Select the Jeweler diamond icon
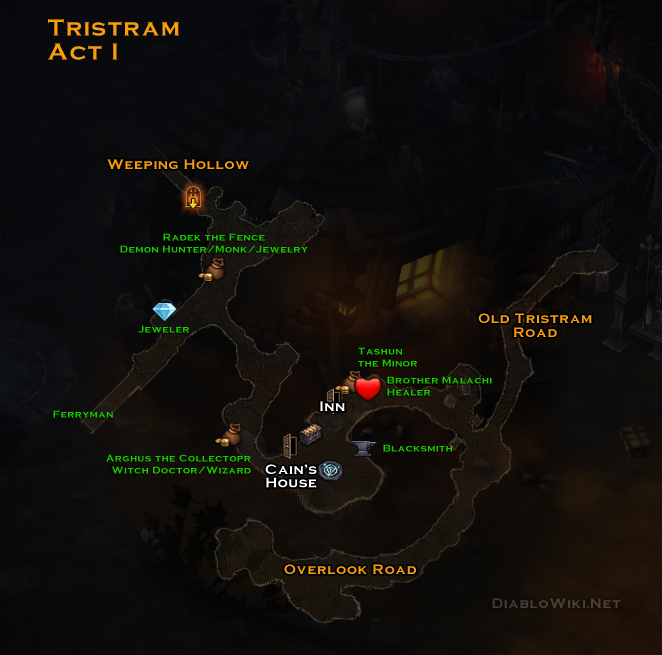Screen dimensions: 662x655 click(x=164, y=312)
